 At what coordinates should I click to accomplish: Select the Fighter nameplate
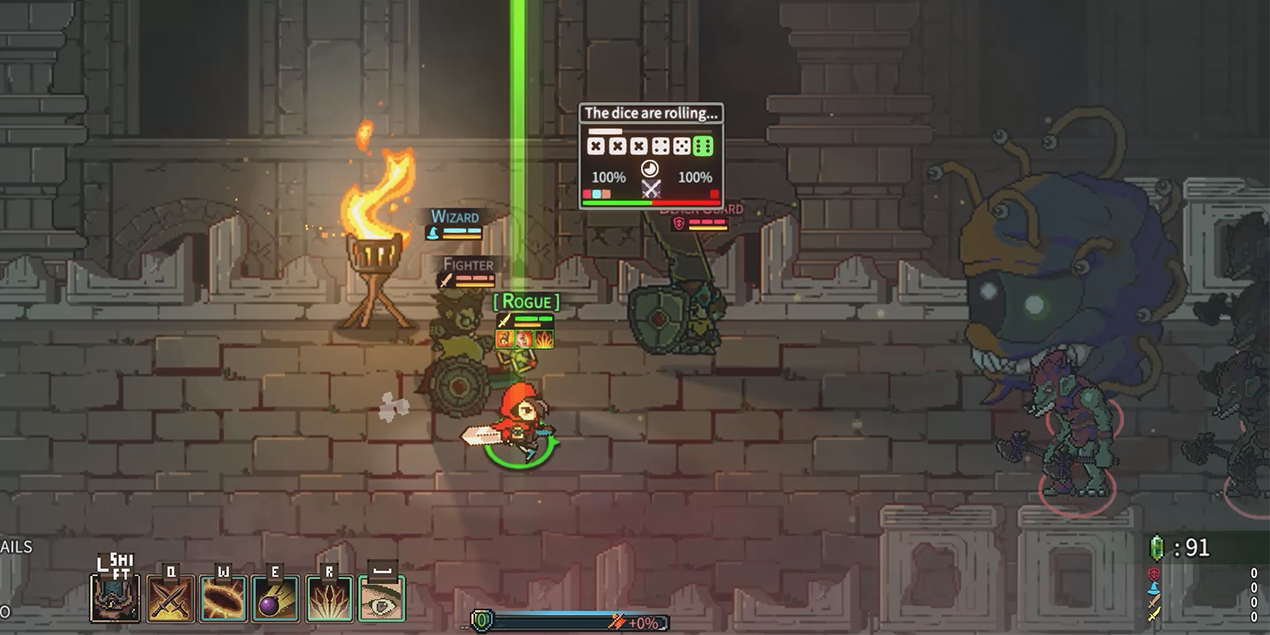click(468, 265)
